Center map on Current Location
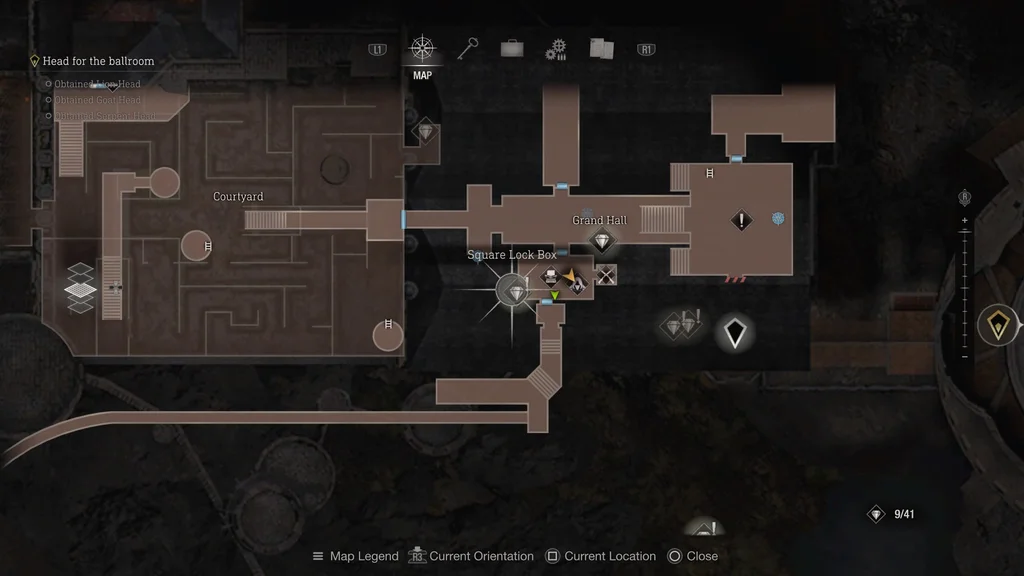This screenshot has height=576, width=1024. 601,556
